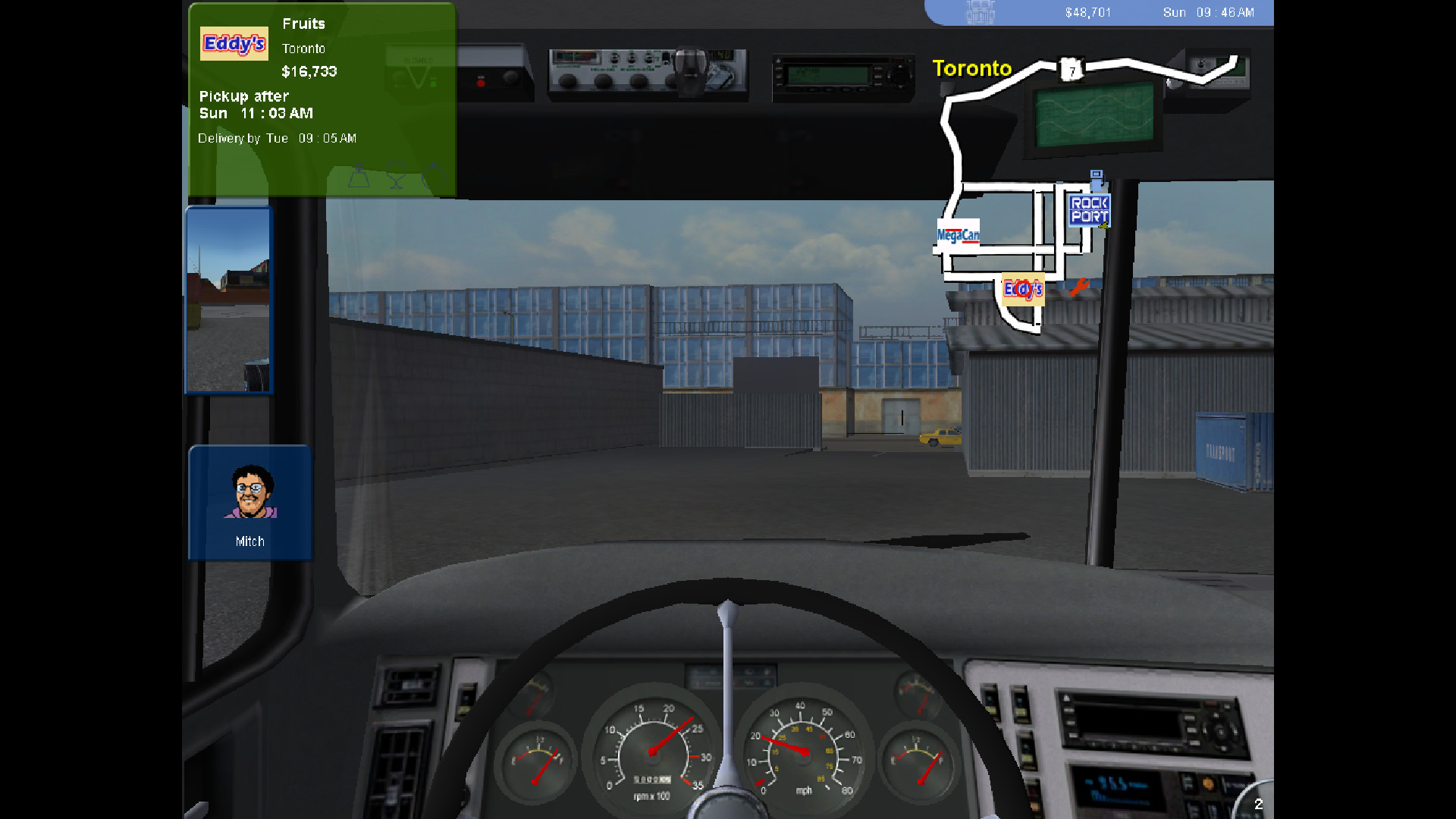Click the perishable apple icon on cargo panel
The image size is (1456, 819).
point(434,177)
